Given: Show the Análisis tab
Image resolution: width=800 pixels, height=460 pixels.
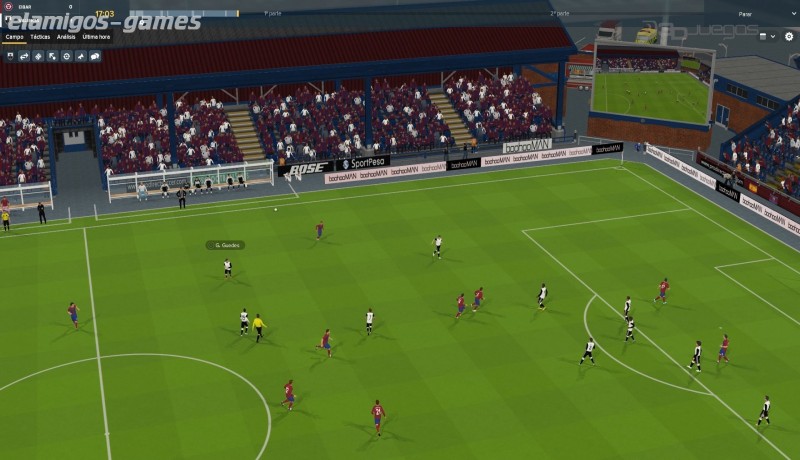Looking at the screenshot, I should point(66,36).
